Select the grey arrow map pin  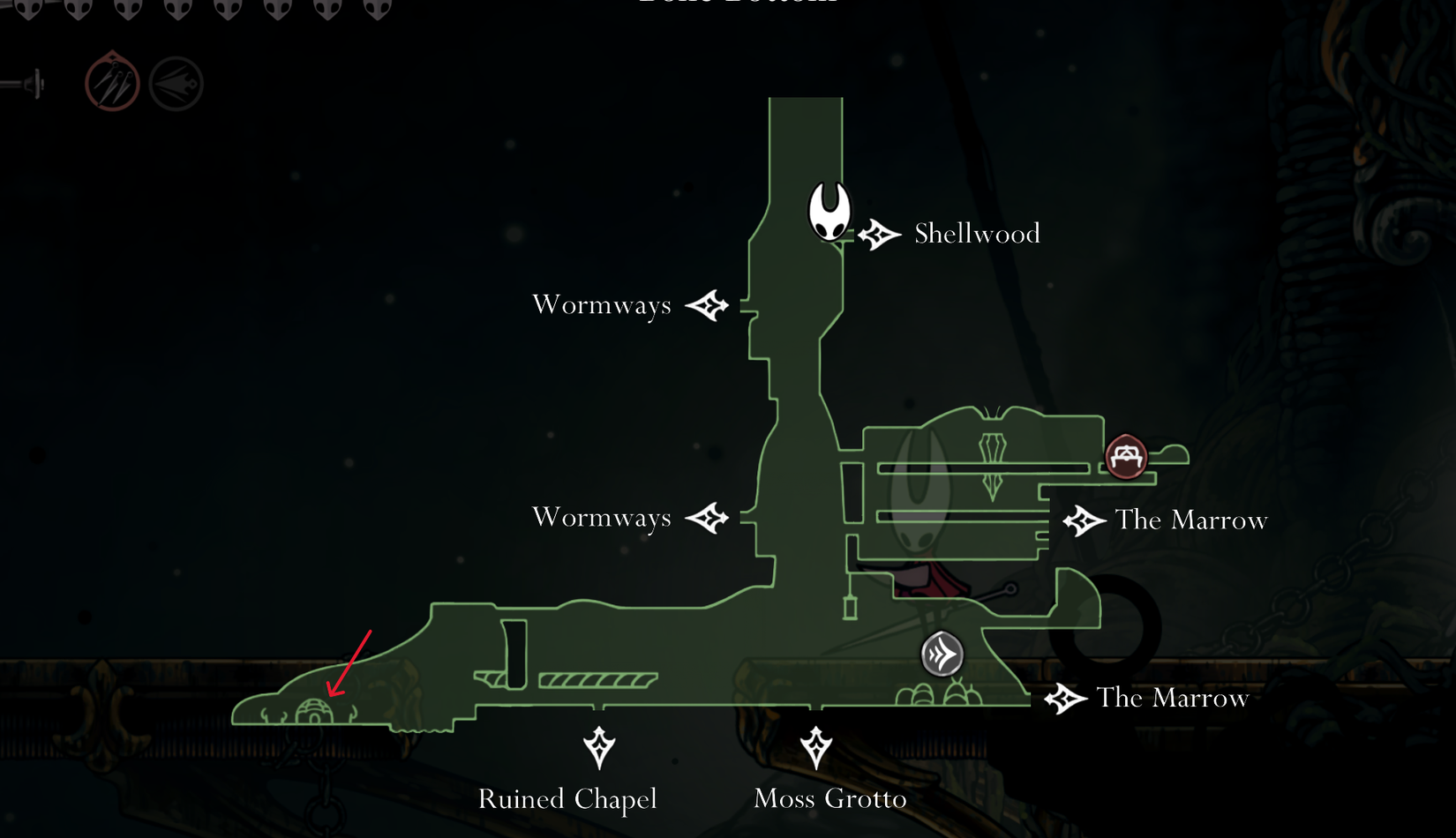942,655
